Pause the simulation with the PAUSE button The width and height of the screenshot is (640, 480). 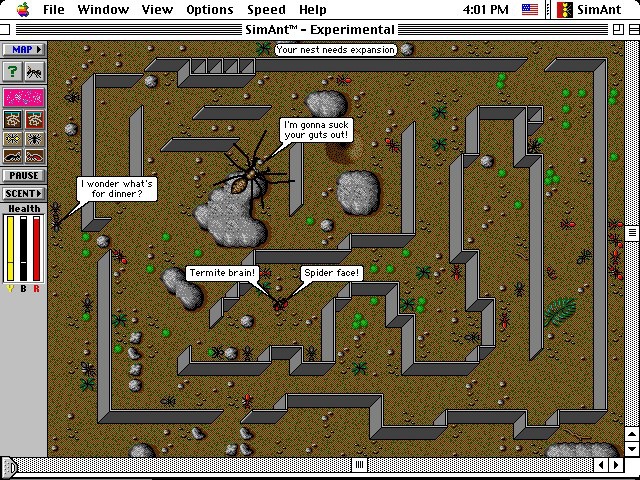pyautogui.click(x=24, y=176)
